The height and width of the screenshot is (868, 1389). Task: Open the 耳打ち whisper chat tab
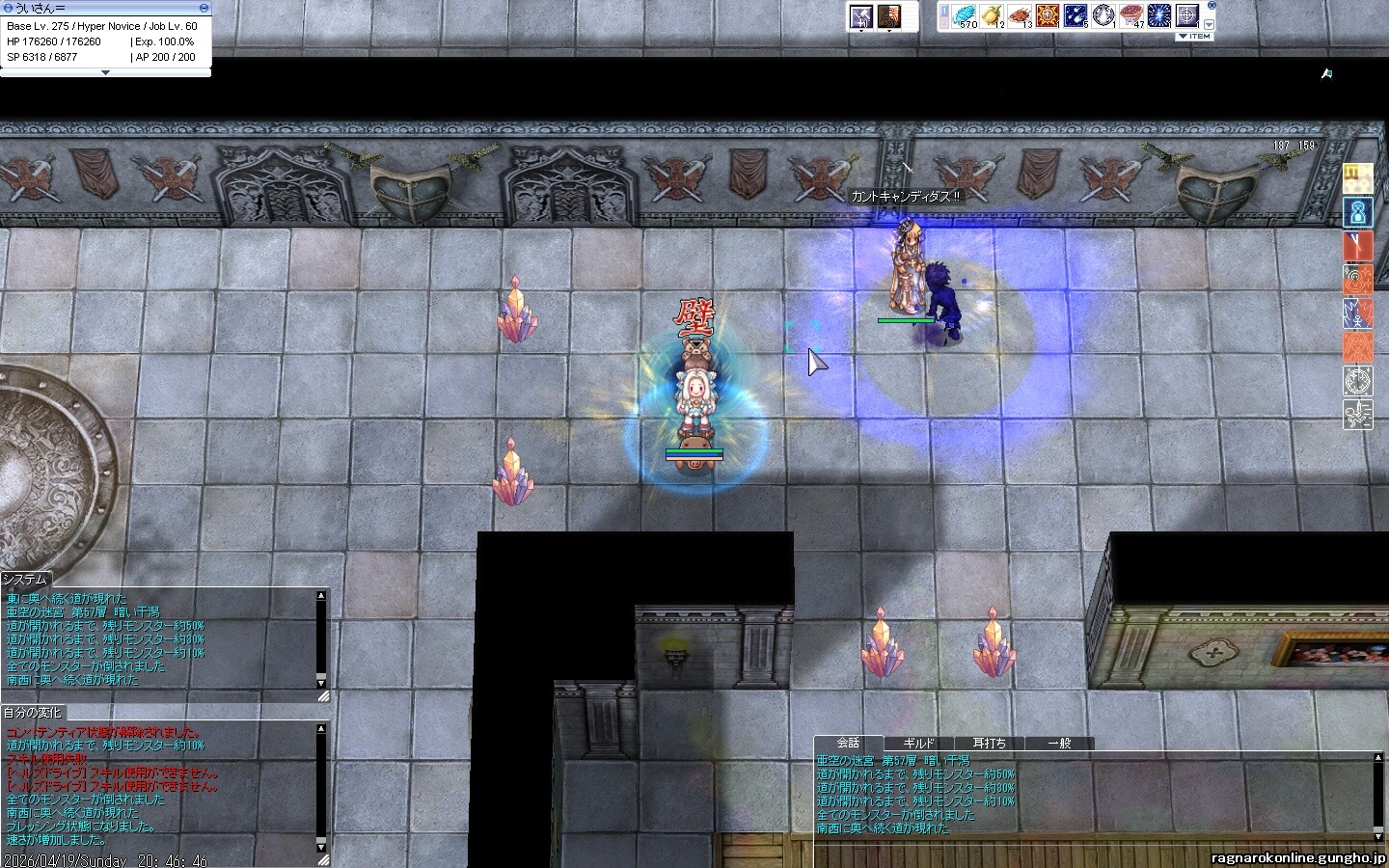point(989,744)
